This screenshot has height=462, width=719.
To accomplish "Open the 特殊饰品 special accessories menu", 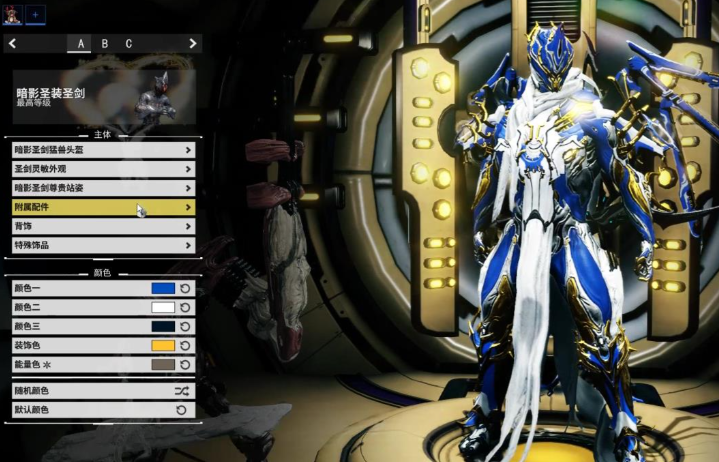I will point(103,245).
